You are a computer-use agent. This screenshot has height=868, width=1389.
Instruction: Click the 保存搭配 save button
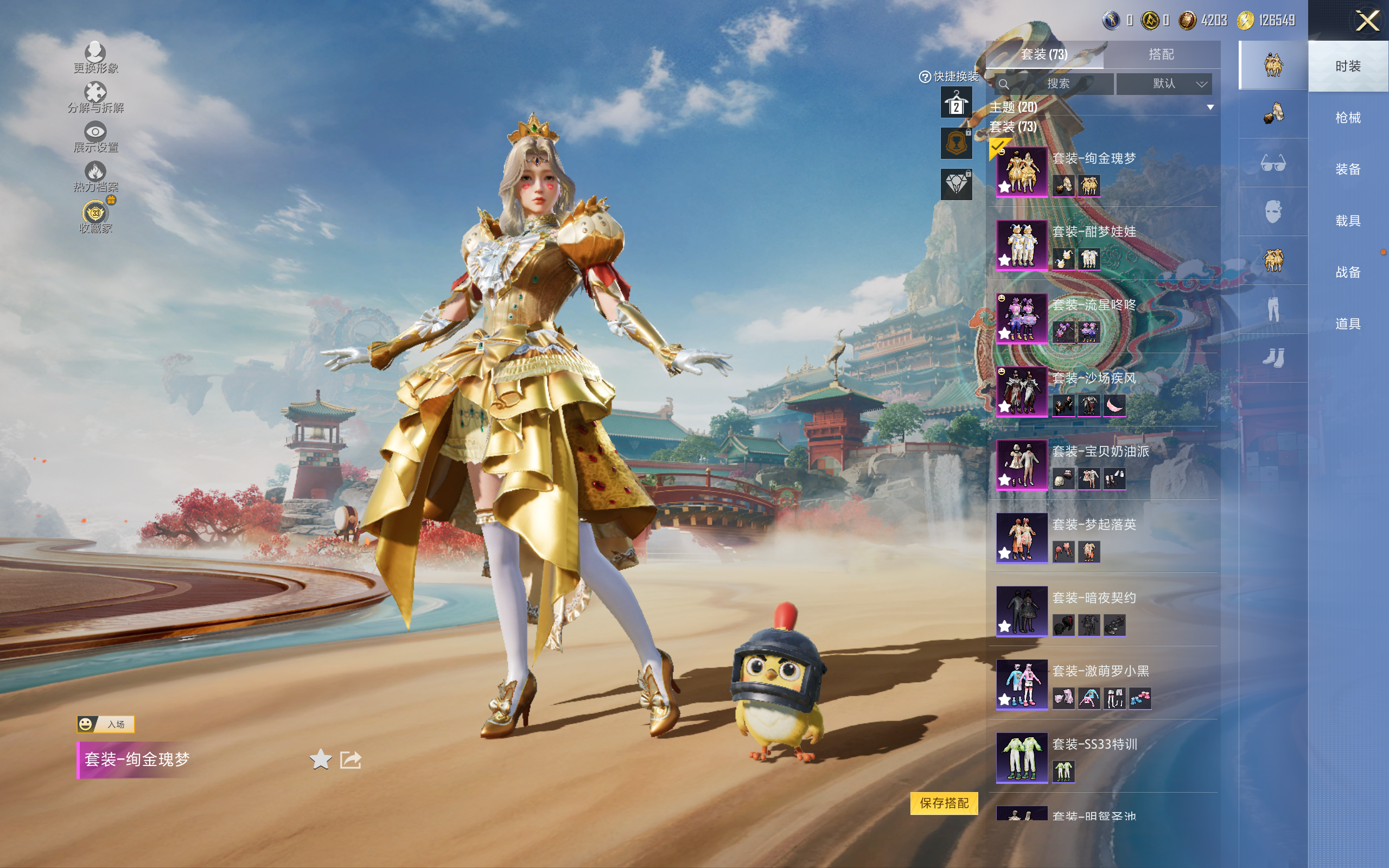point(944,802)
